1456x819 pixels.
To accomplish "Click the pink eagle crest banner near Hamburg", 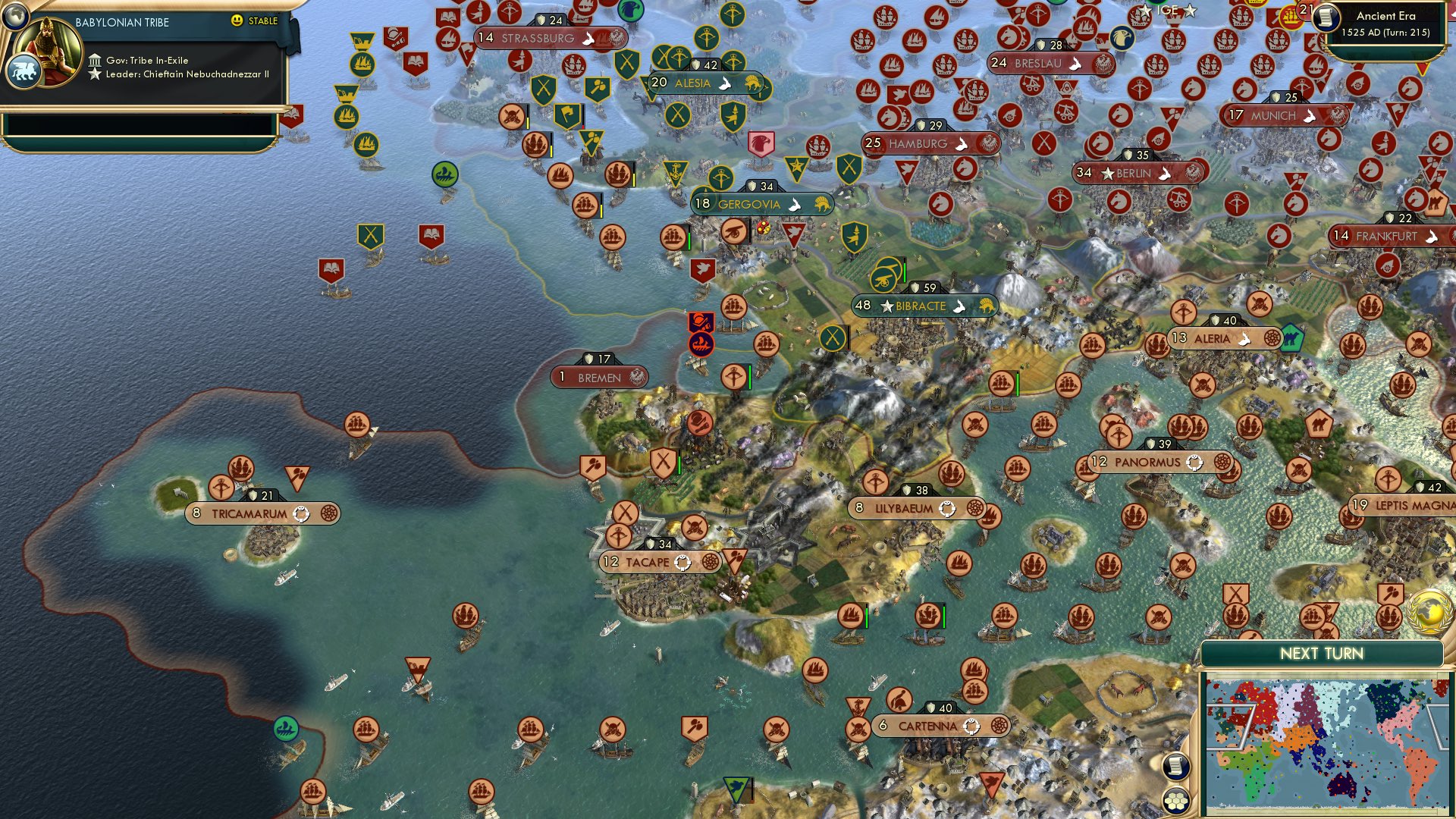I will click(761, 143).
